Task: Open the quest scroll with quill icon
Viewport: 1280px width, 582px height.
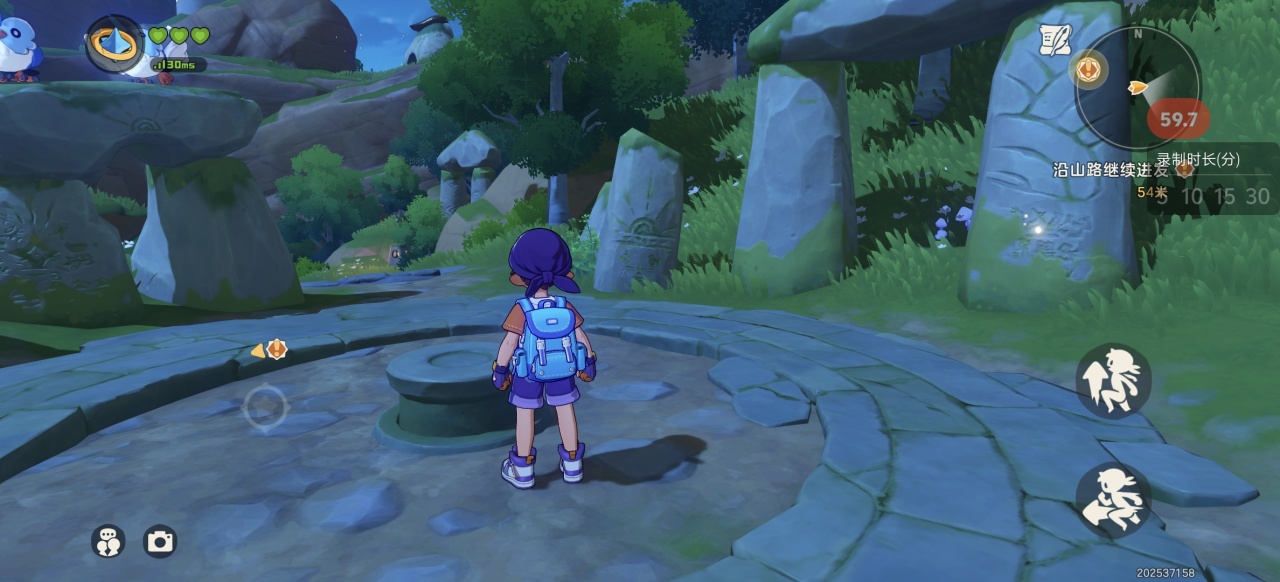Action: tap(1054, 39)
